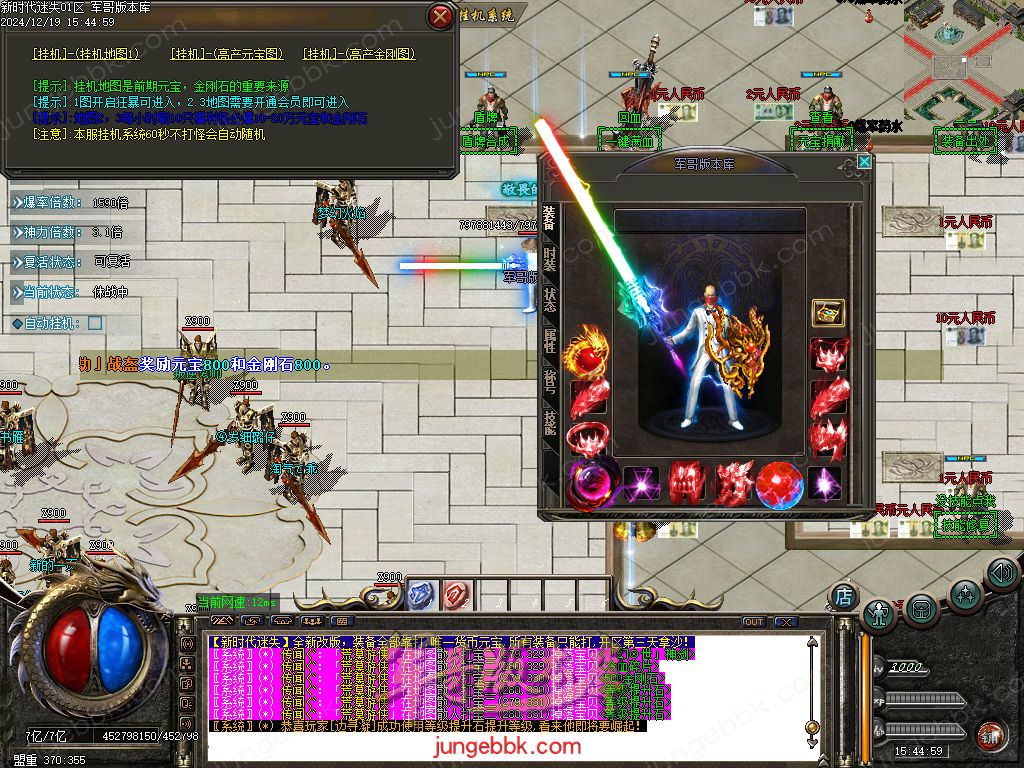The height and width of the screenshot is (768, 1024).
Task: Select the 挂机地图1 link
Action: pos(86,54)
